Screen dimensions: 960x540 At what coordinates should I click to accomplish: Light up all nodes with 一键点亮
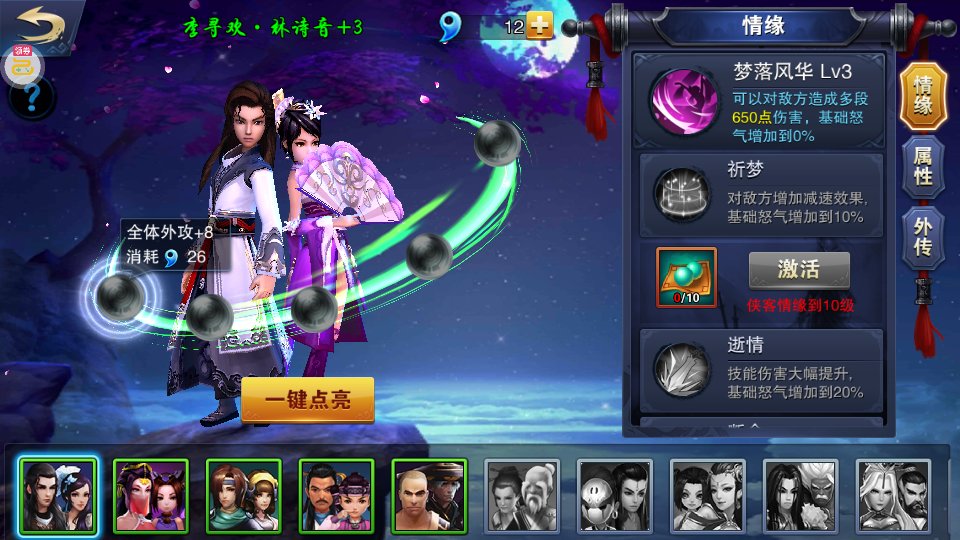coord(307,400)
